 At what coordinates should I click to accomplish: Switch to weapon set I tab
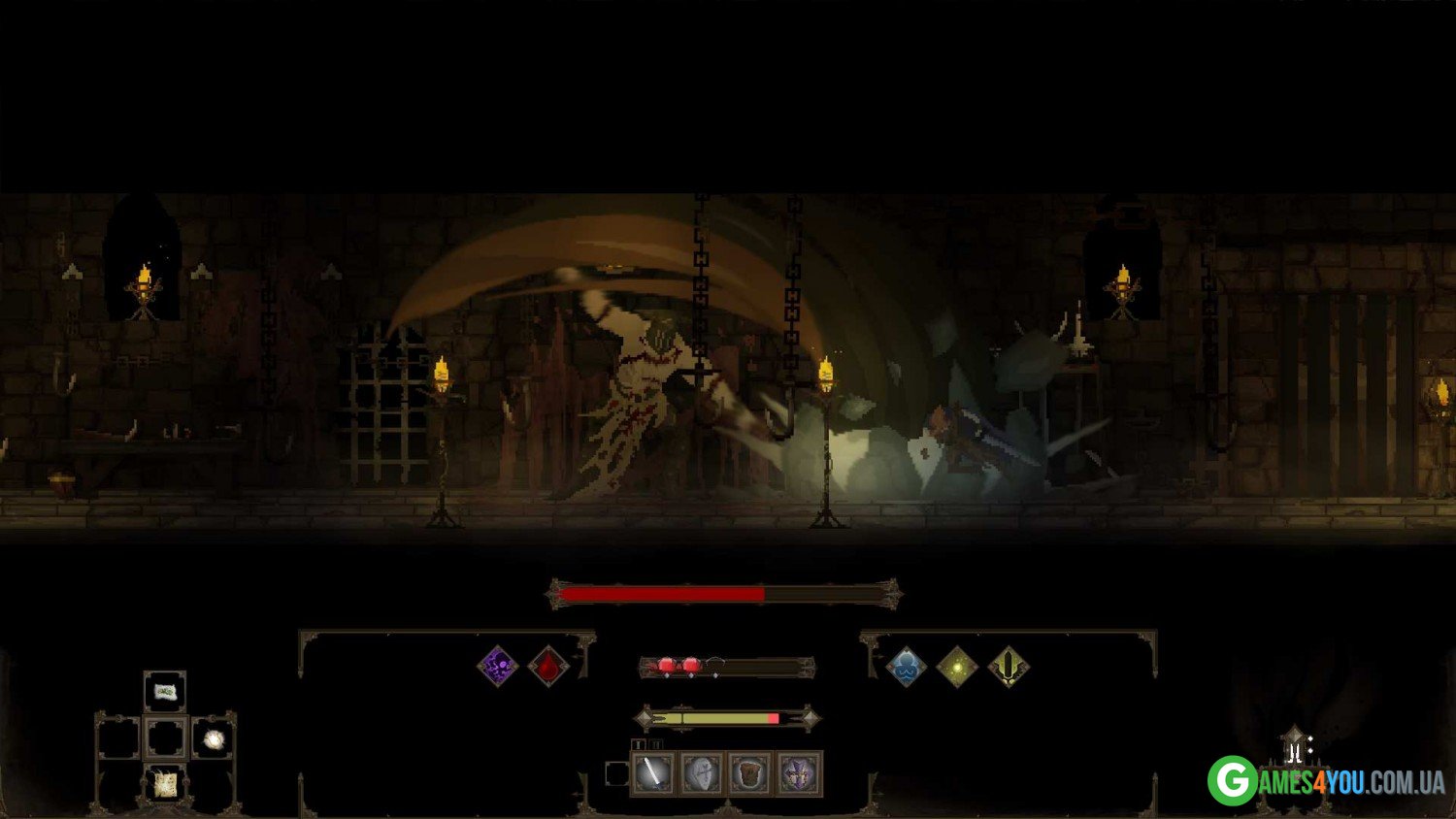(639, 745)
